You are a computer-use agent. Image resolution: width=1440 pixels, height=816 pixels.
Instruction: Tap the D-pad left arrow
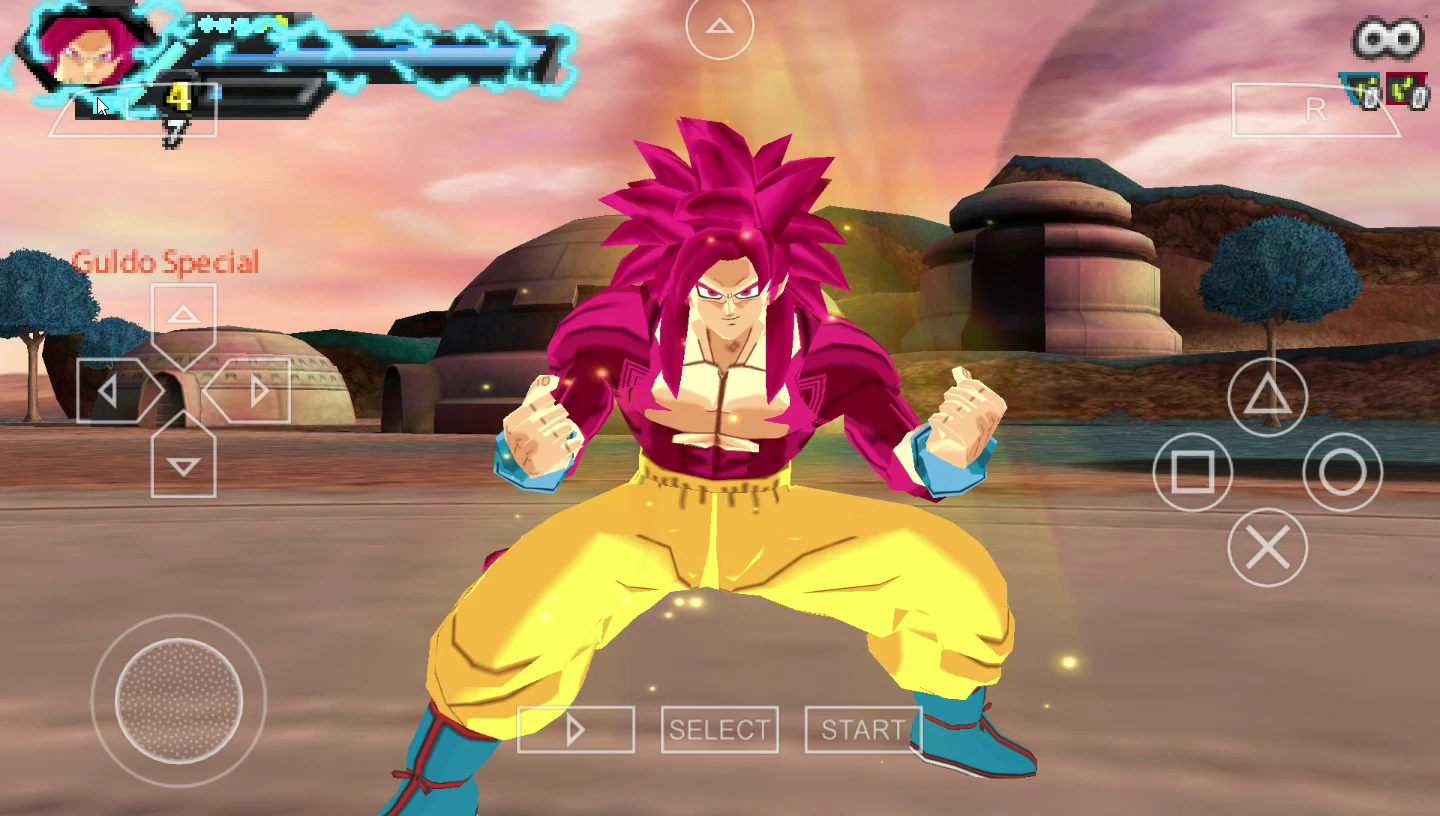109,391
